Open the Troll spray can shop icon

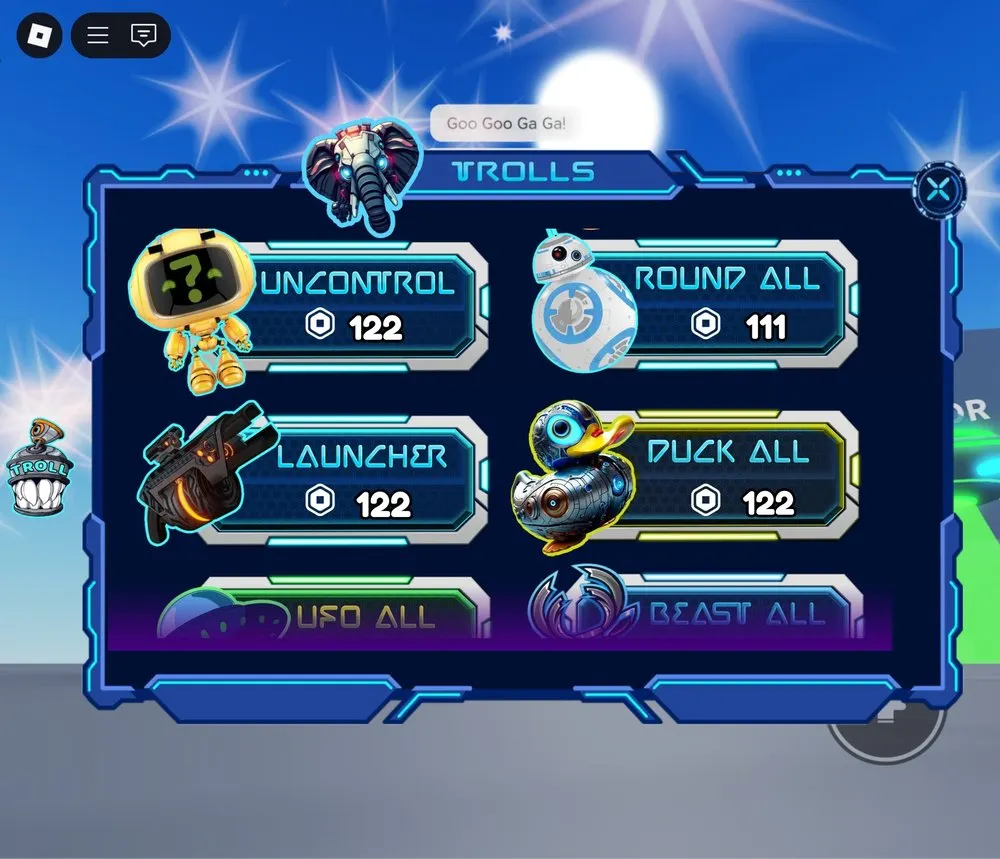38,467
